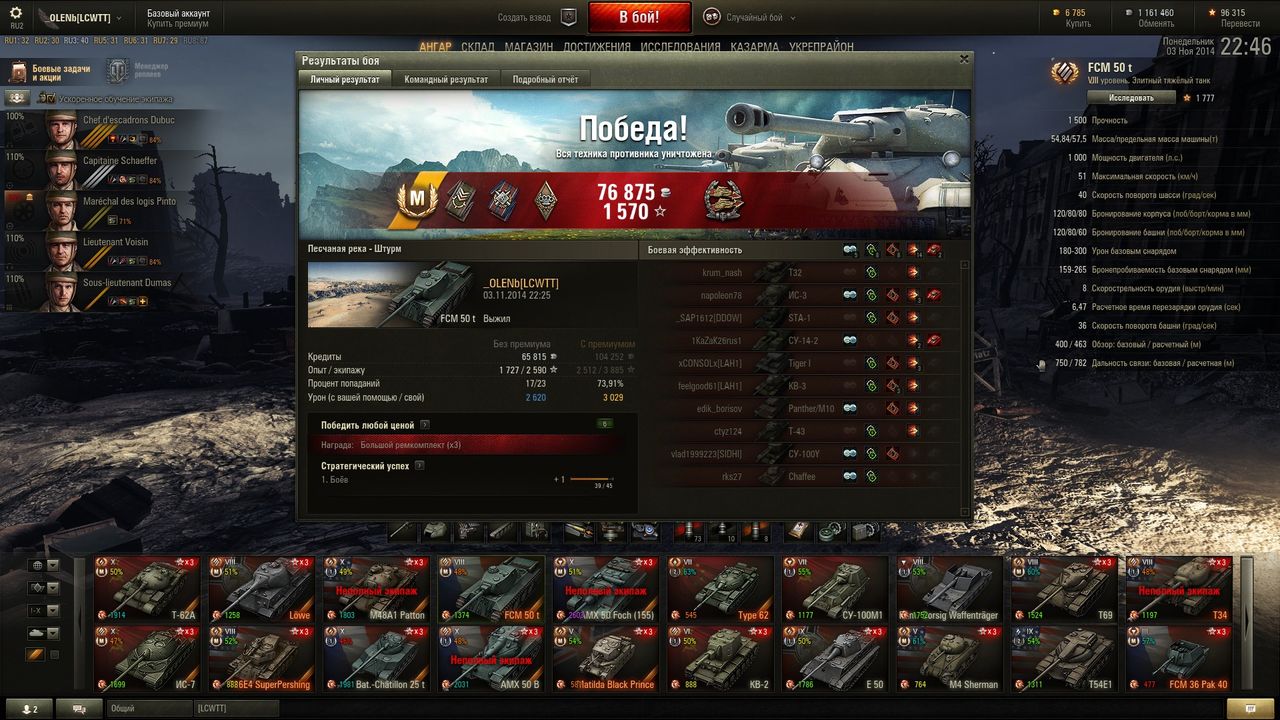Open the Подробный отчёт tab
Viewport: 1280px width, 720px height.
pyautogui.click(x=545, y=79)
